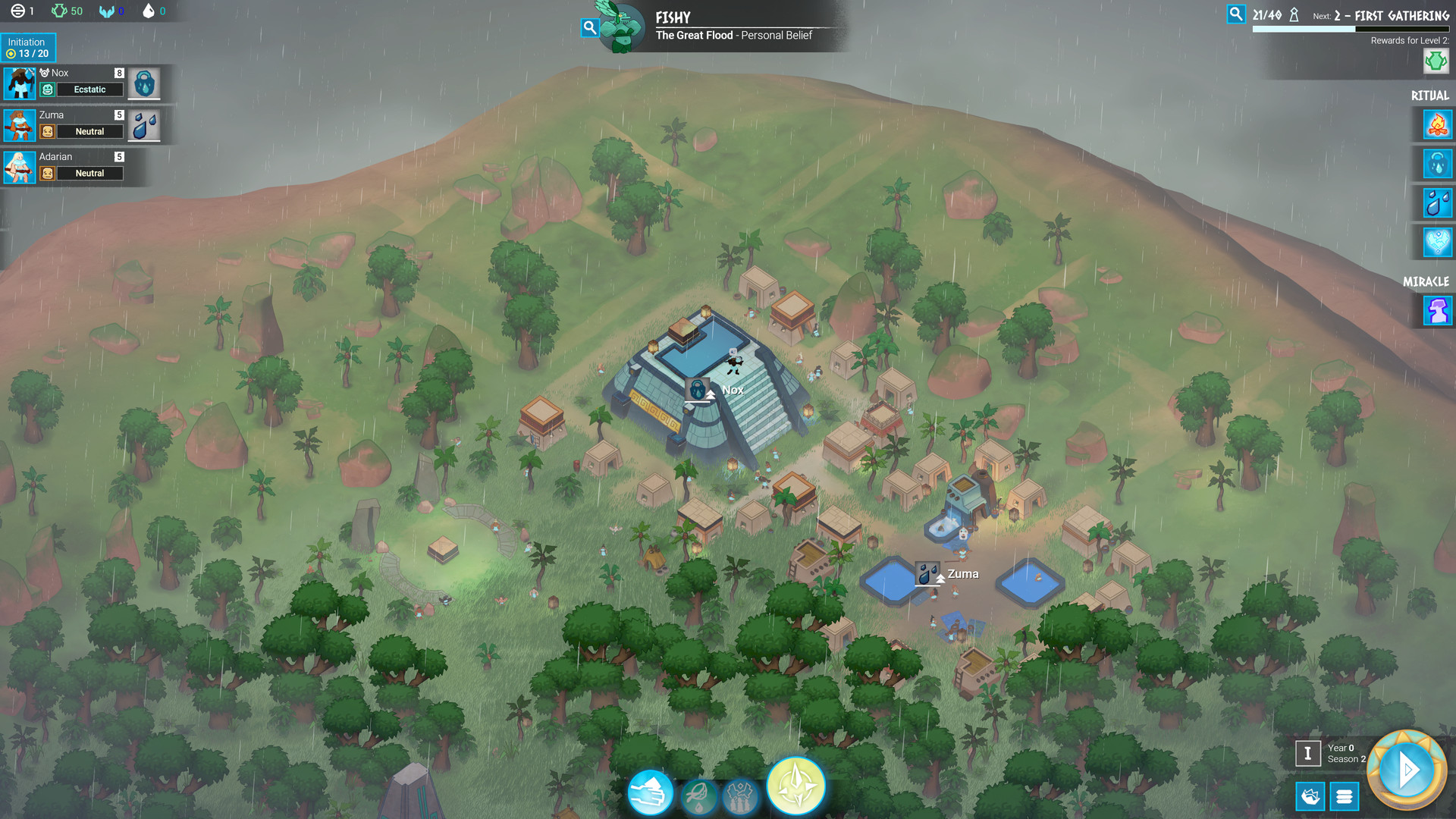This screenshot has width=1456, height=819.
Task: Toggle the magnifier next to the follower counter
Action: (1236, 13)
